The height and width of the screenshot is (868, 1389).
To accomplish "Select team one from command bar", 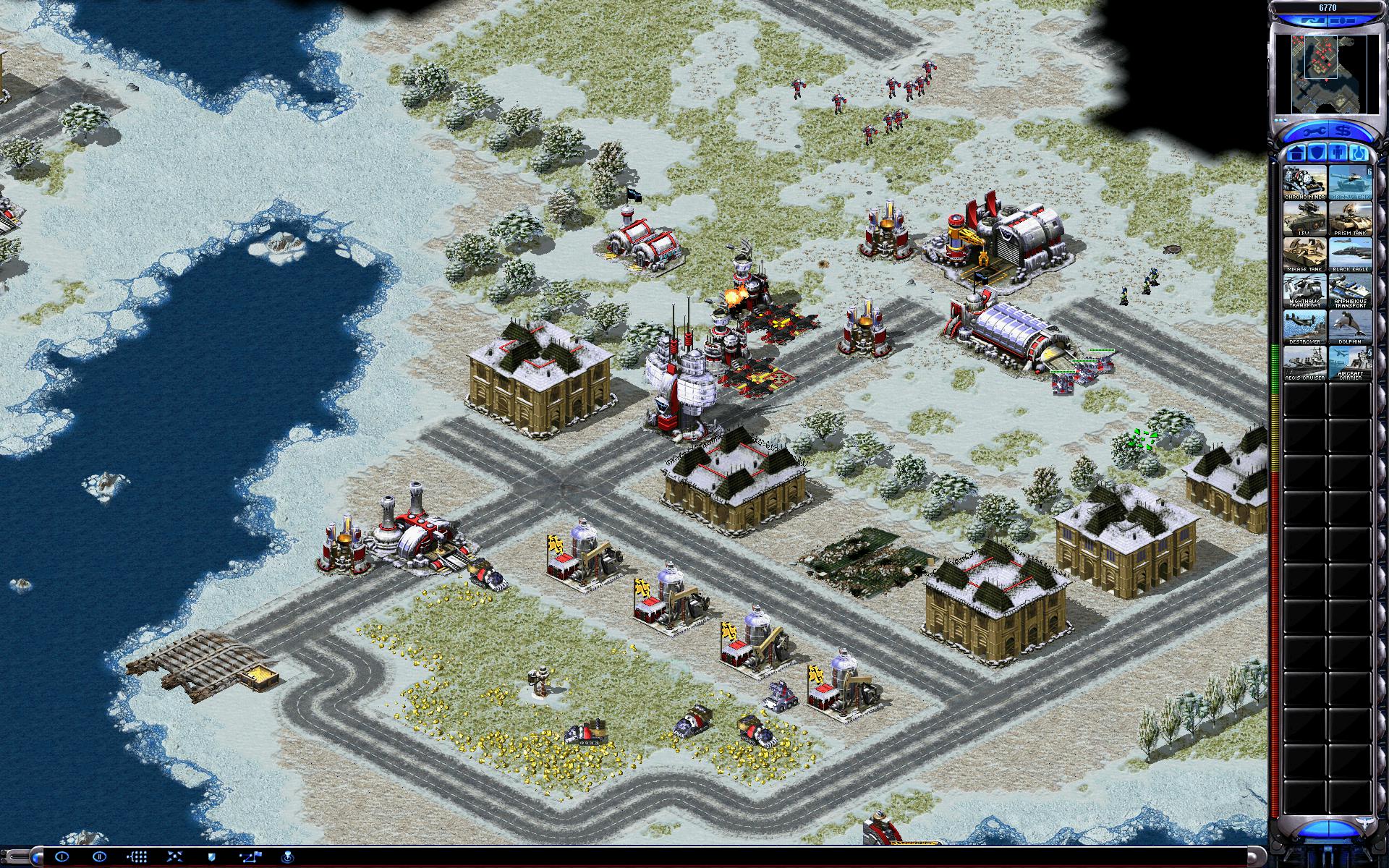I will pyautogui.click(x=61, y=856).
